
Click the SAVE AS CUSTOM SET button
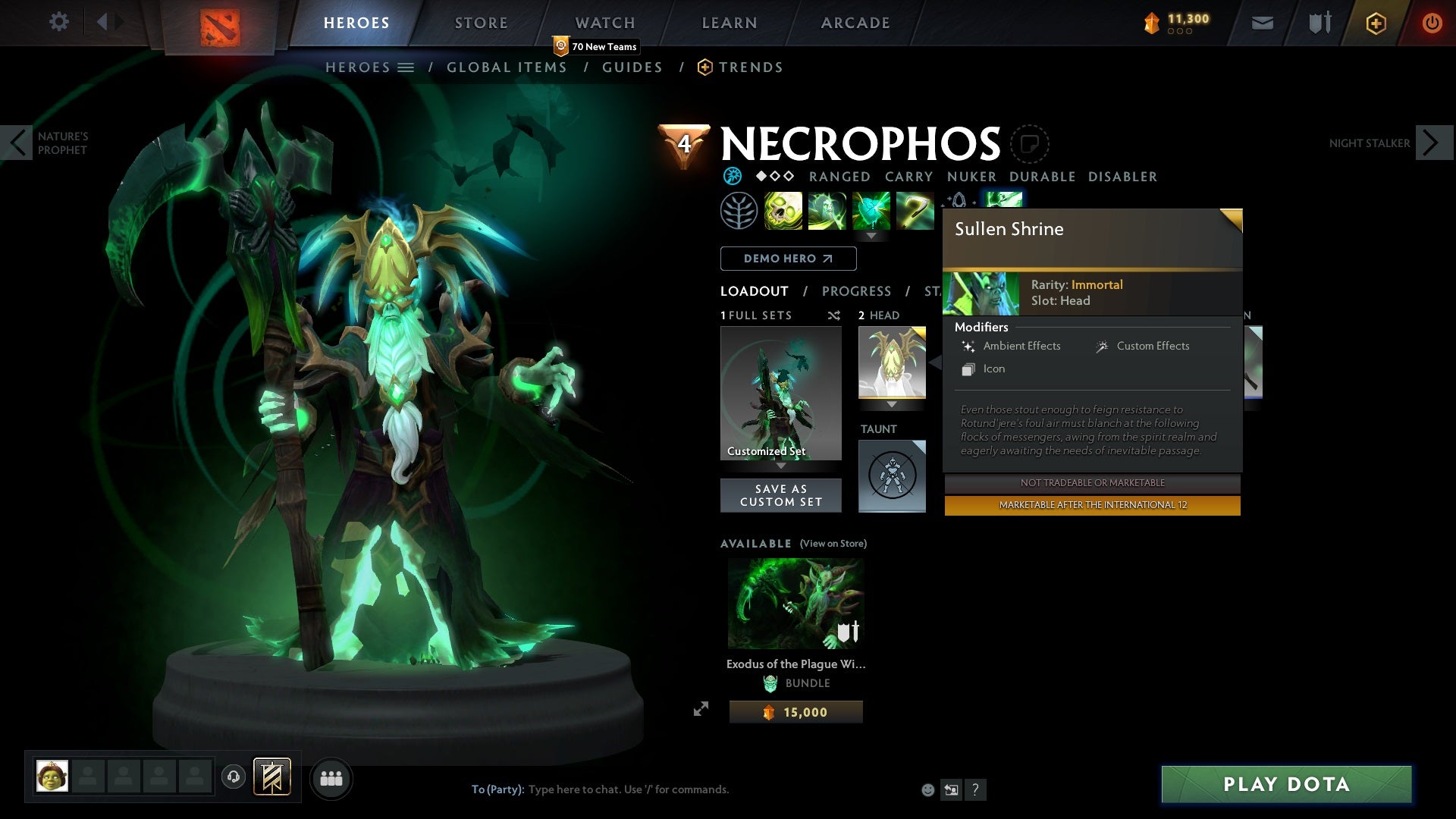coord(780,495)
